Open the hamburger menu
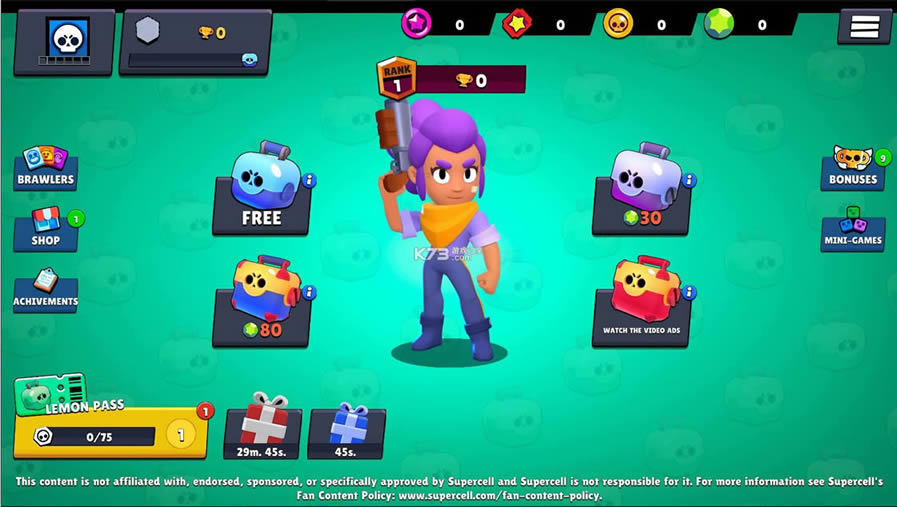This screenshot has height=507, width=897. tap(864, 27)
